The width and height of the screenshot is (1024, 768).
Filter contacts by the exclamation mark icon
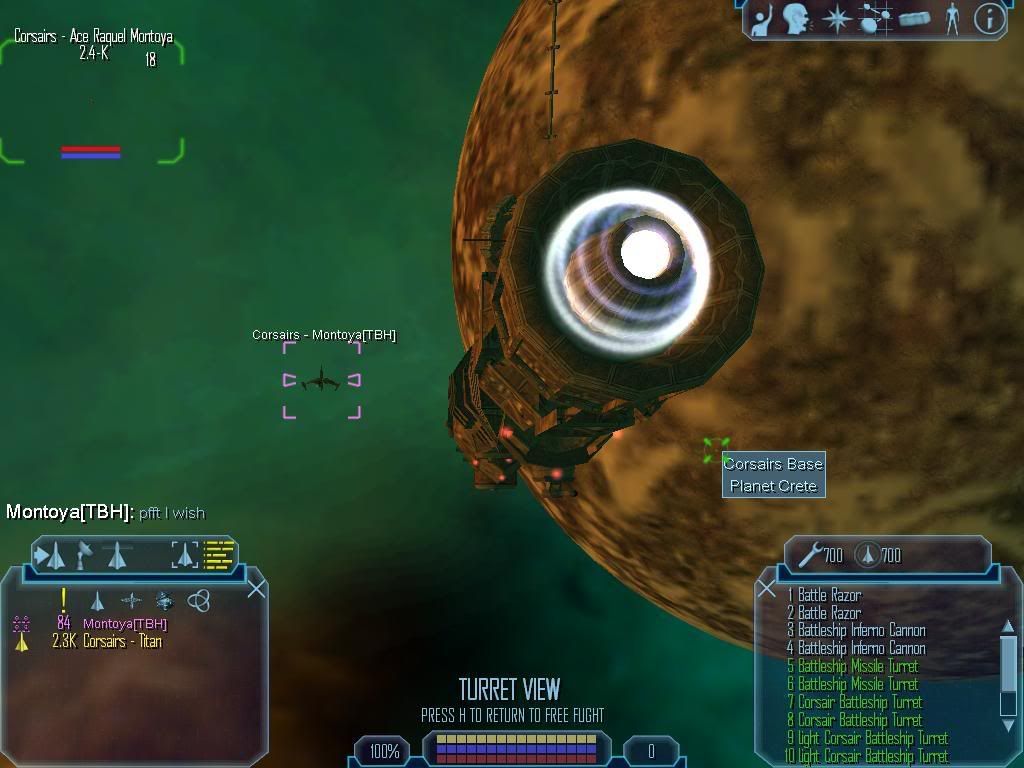click(63, 600)
